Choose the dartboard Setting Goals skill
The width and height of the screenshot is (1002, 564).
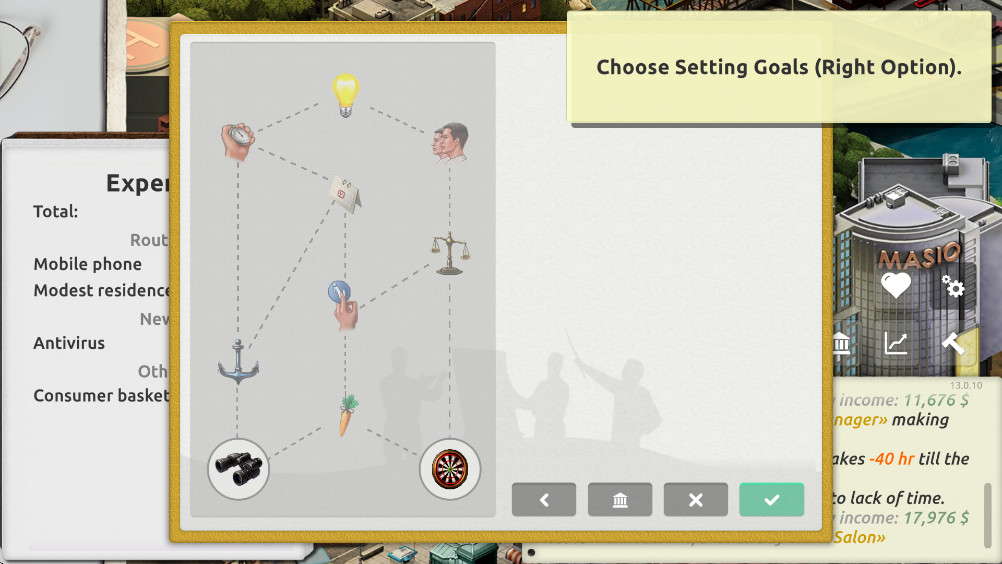(x=450, y=468)
